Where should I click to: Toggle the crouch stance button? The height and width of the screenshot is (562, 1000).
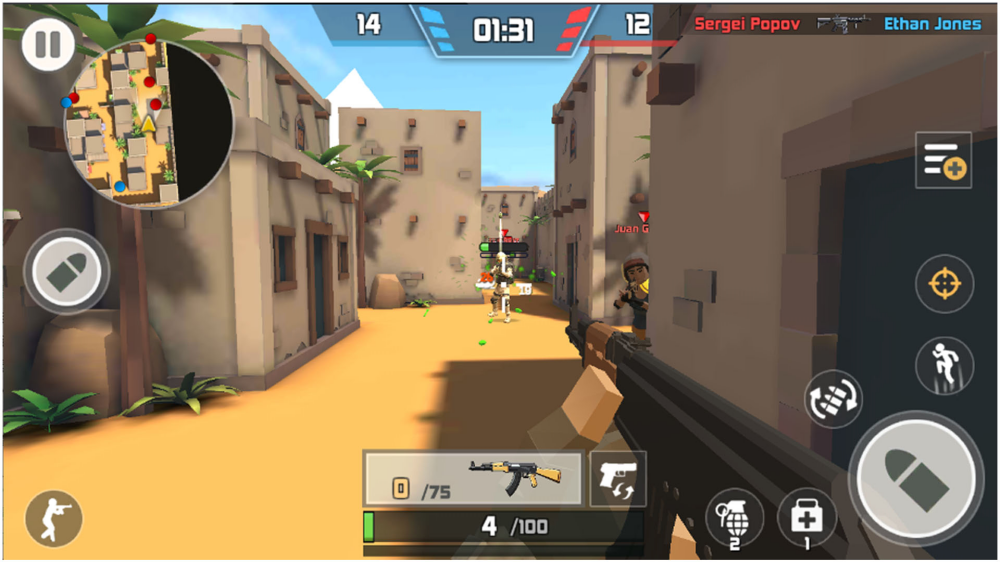pos(53,519)
